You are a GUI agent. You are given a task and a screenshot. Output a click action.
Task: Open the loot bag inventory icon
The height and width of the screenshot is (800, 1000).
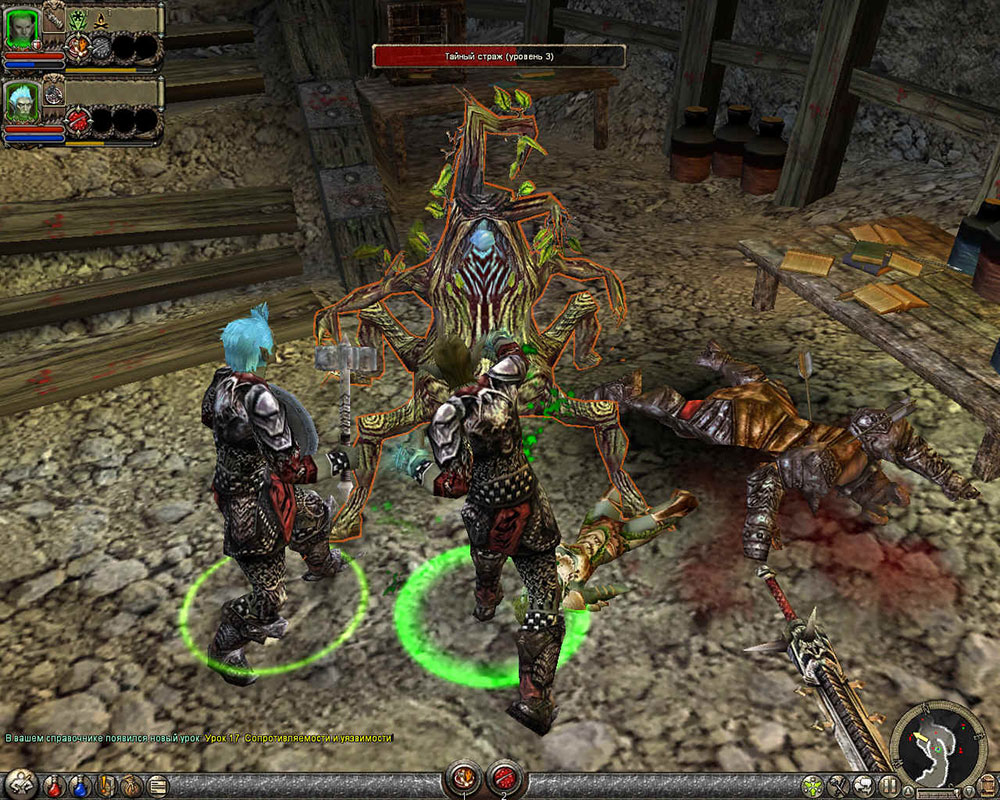[x=130, y=786]
